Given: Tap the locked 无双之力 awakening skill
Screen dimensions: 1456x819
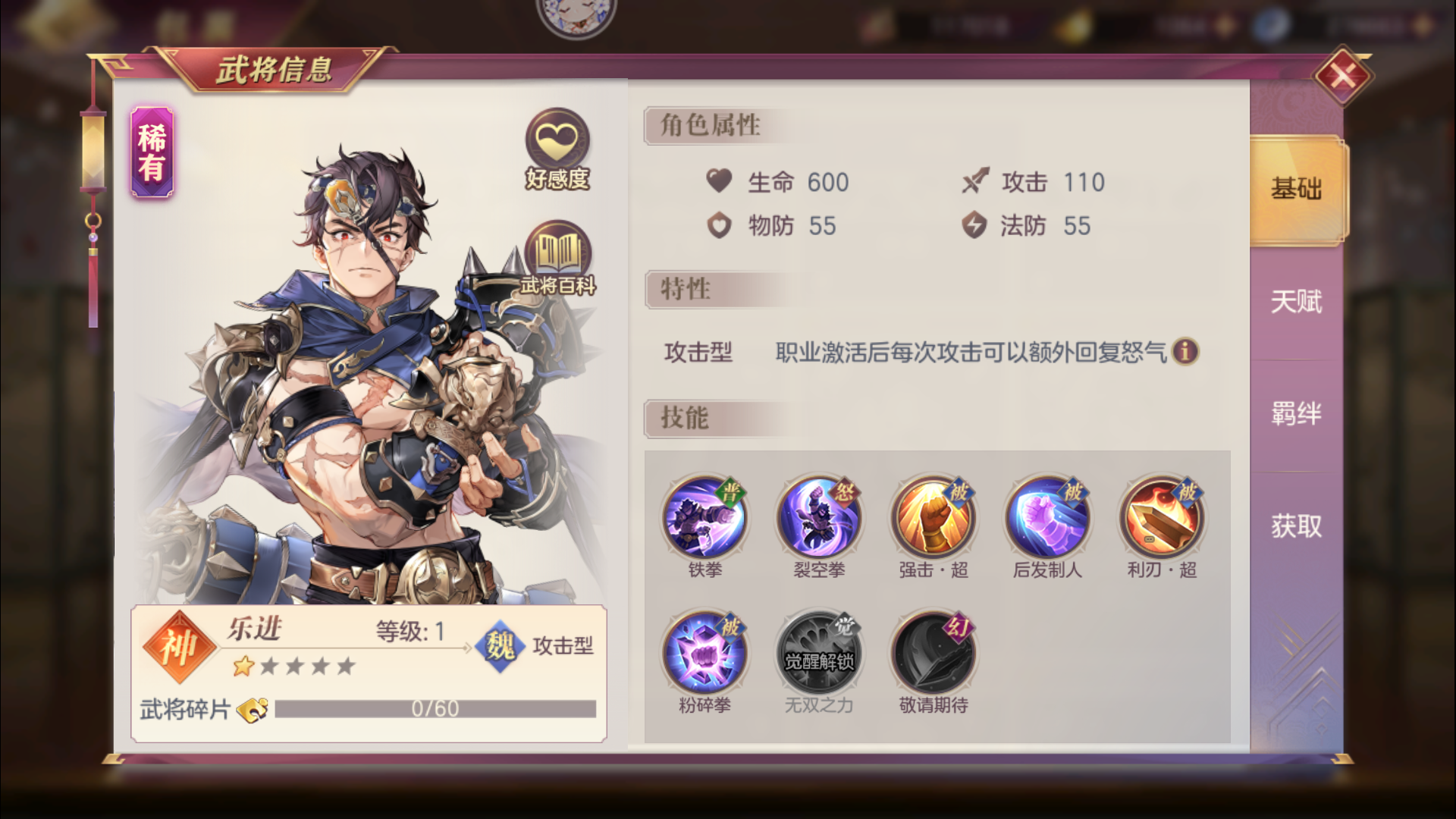Looking at the screenshot, I should pos(819,651).
